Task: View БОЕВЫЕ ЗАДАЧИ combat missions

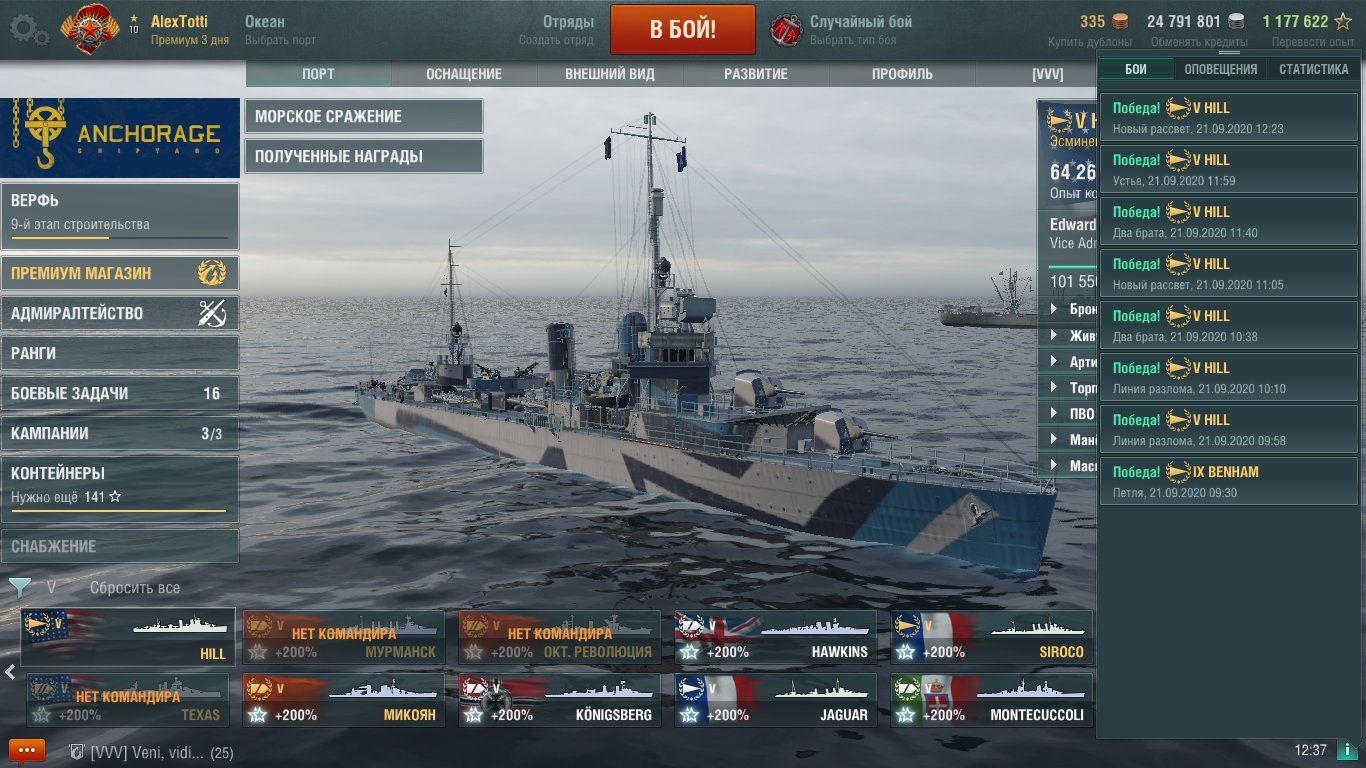Action: click(x=119, y=393)
